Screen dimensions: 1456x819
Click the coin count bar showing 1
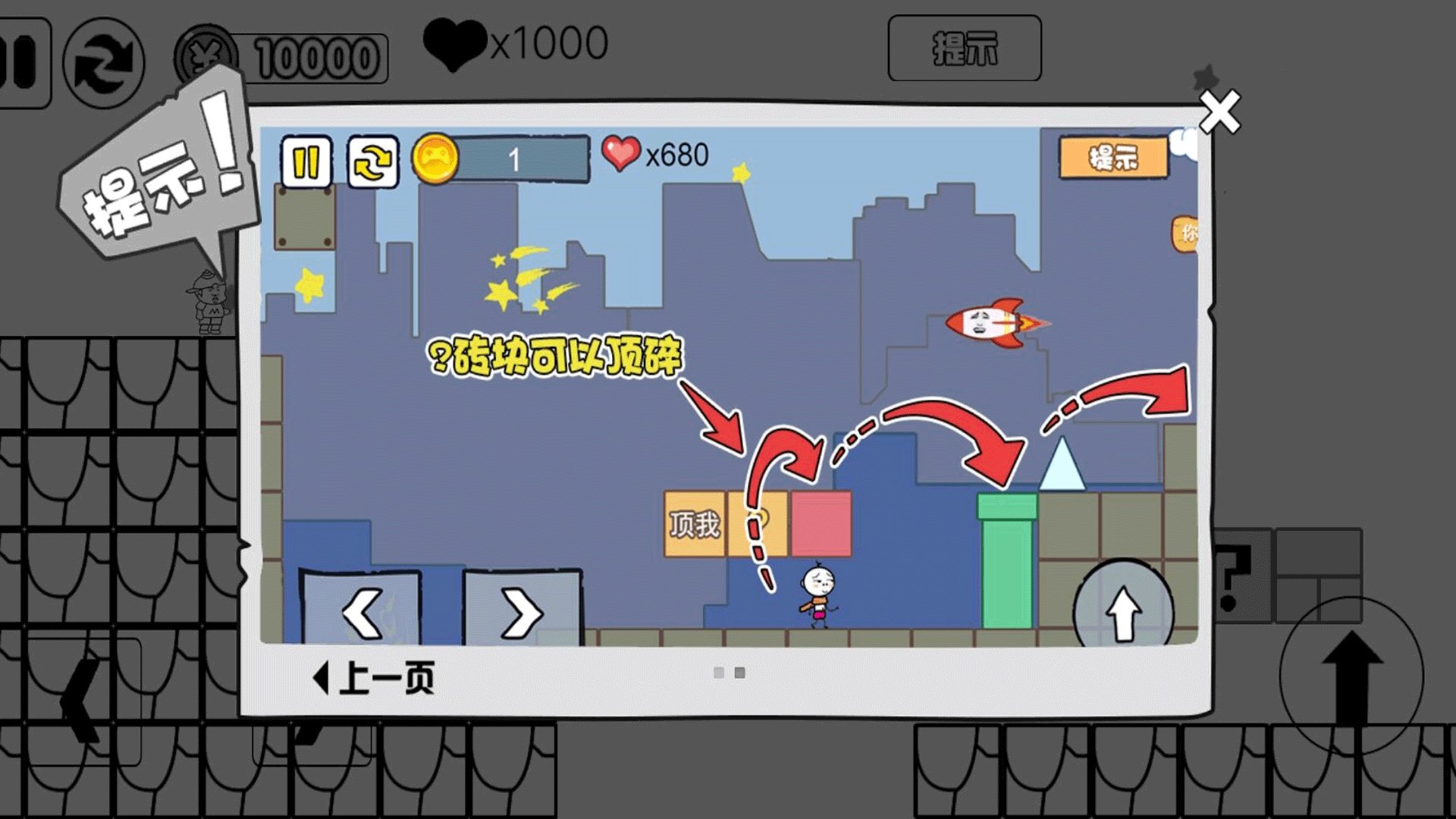click(x=523, y=159)
